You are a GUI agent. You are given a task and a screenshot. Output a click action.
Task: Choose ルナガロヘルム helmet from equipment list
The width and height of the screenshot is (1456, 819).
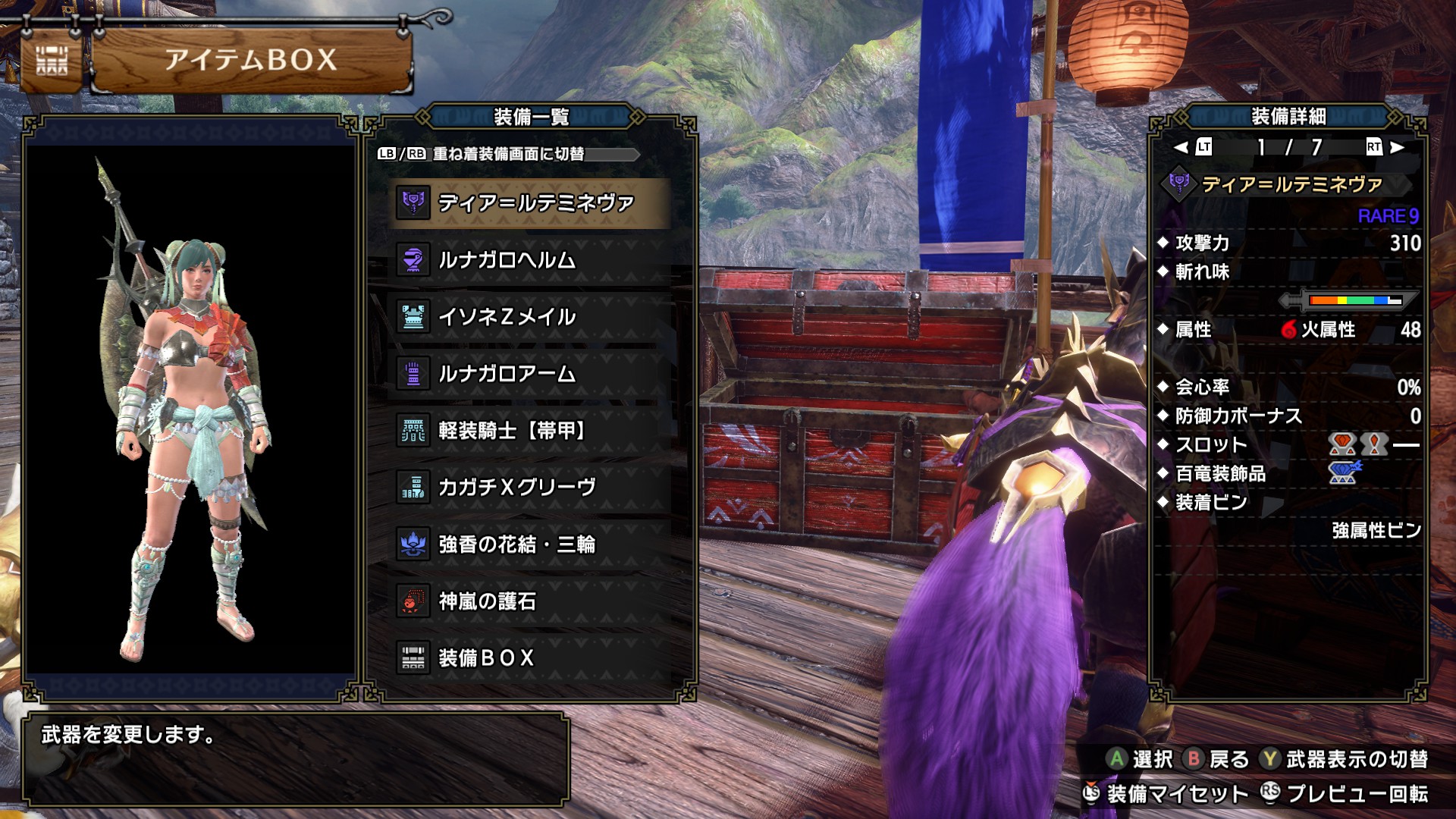[x=529, y=260]
